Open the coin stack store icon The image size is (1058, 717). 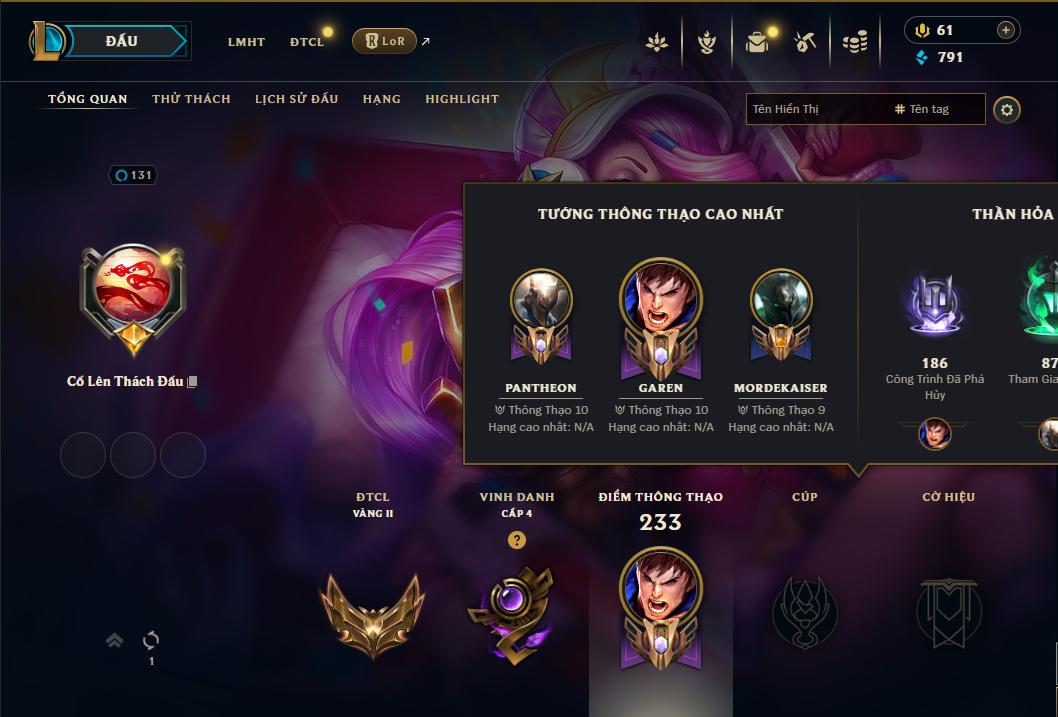tap(854, 42)
